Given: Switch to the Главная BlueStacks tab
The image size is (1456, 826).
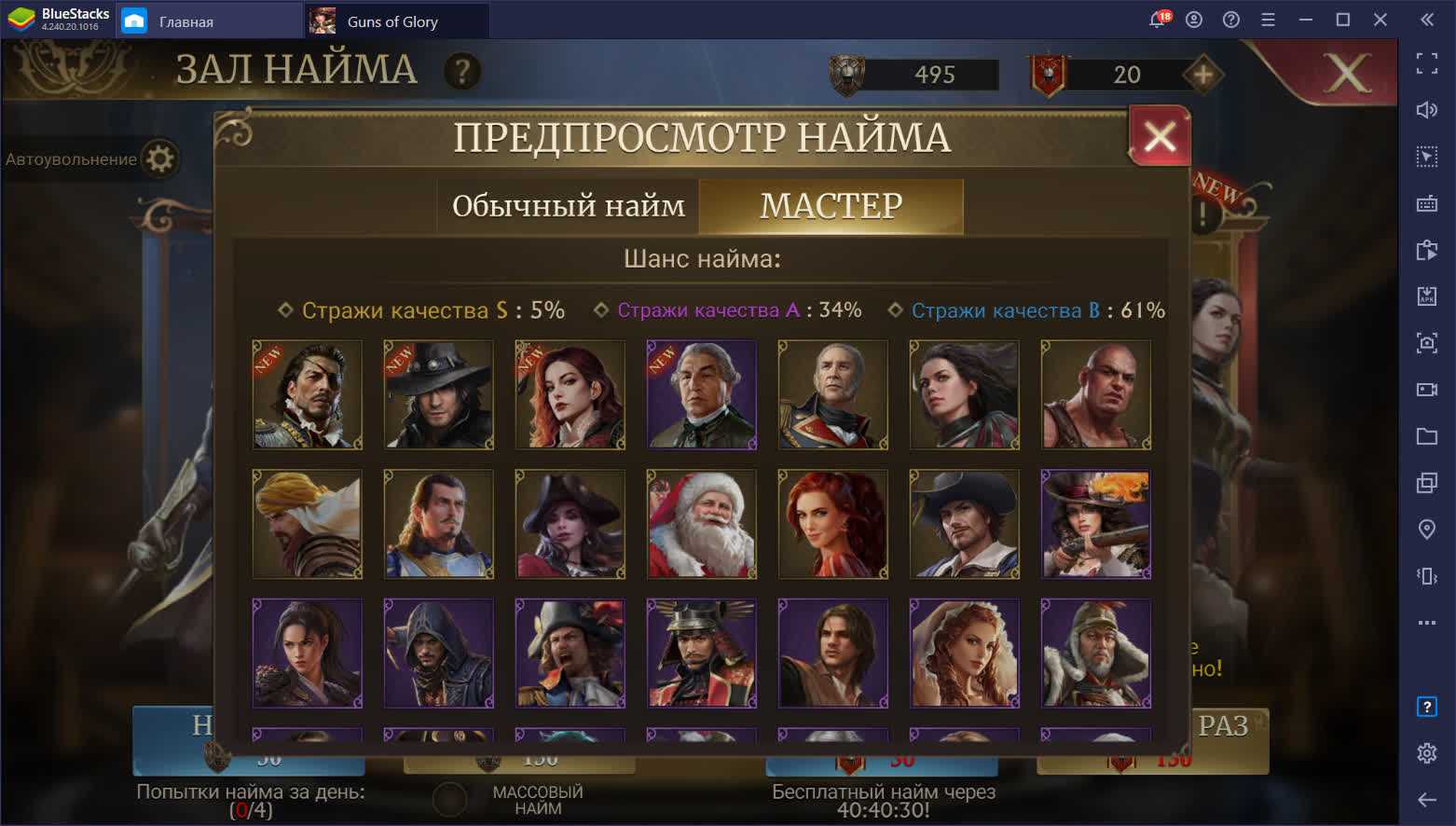Looking at the screenshot, I should pos(186,21).
